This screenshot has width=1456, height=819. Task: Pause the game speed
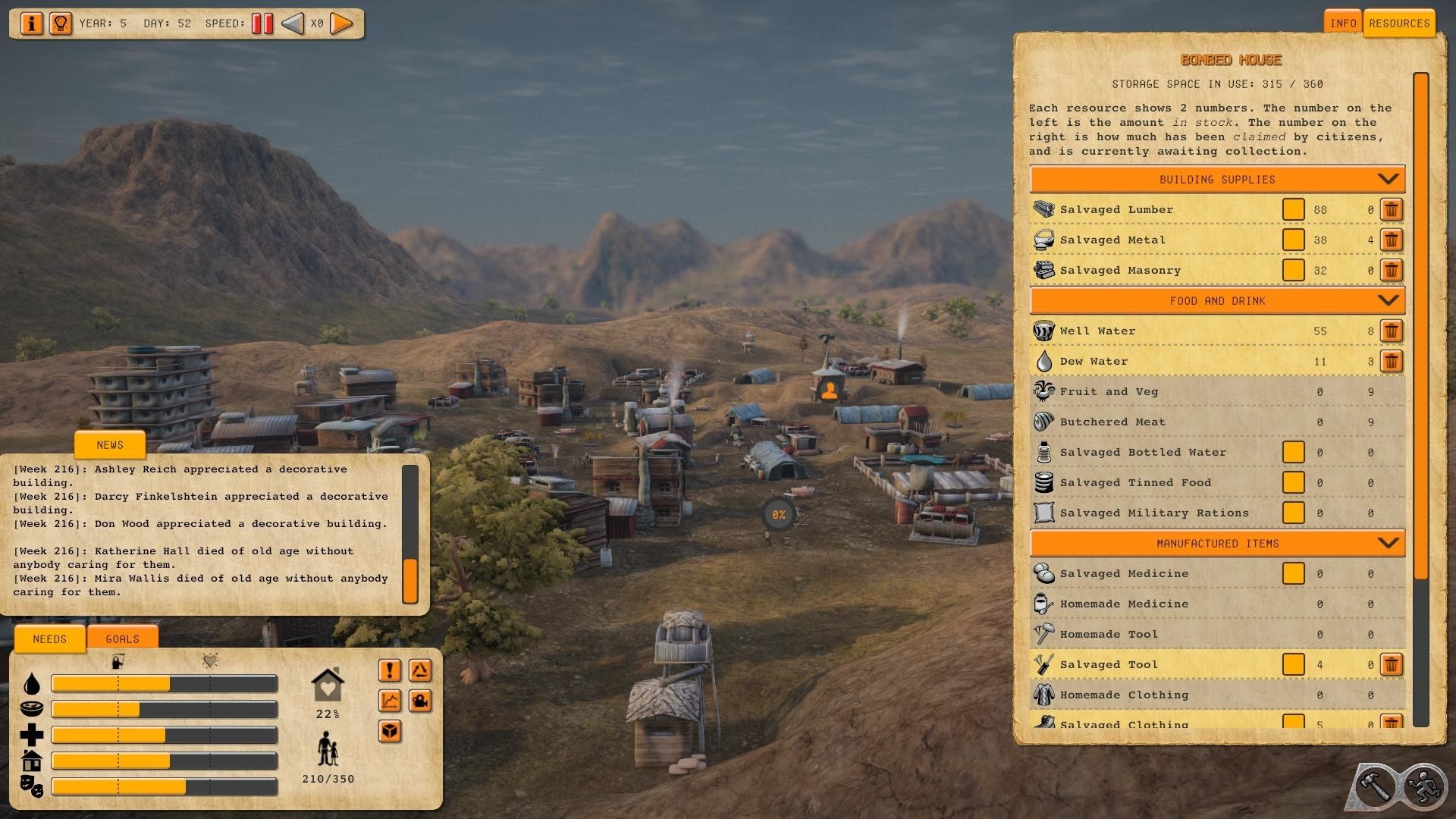click(262, 24)
